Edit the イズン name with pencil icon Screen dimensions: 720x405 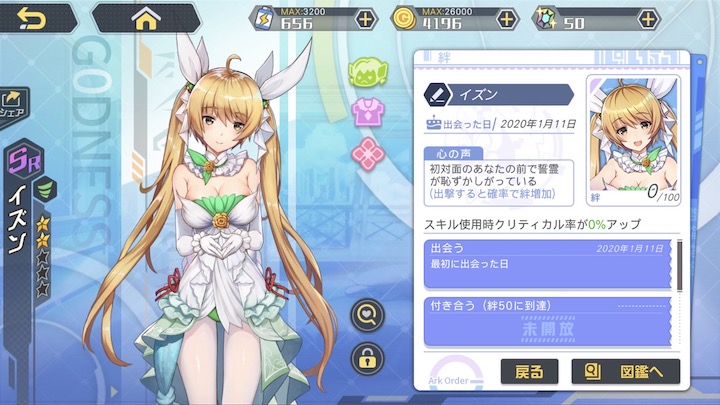pos(437,95)
